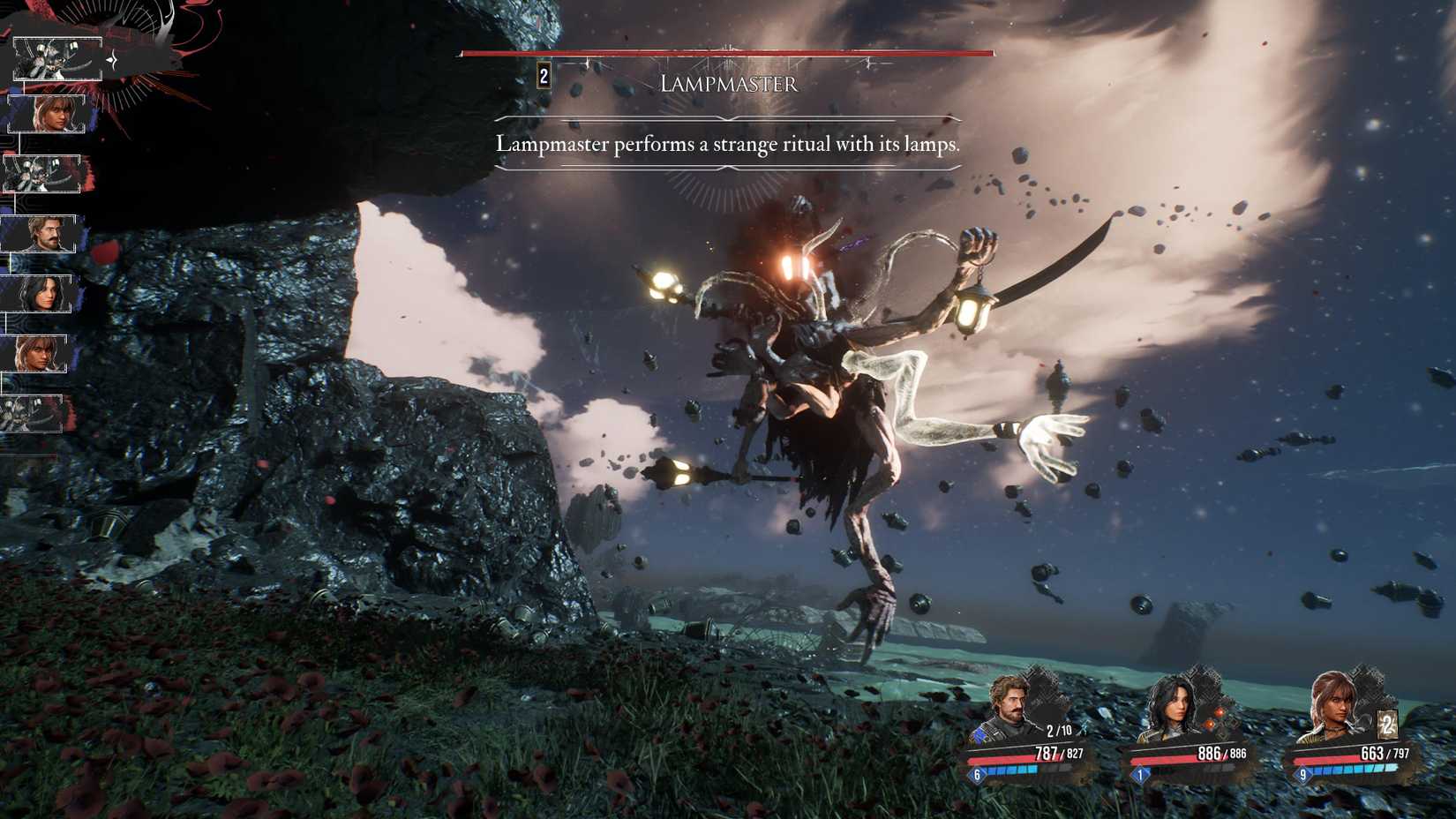Click the weapon icon beside Gustave's 2/10 charge counter
Image resolution: width=1456 pixels, height=819 pixels.
pos(1084,729)
